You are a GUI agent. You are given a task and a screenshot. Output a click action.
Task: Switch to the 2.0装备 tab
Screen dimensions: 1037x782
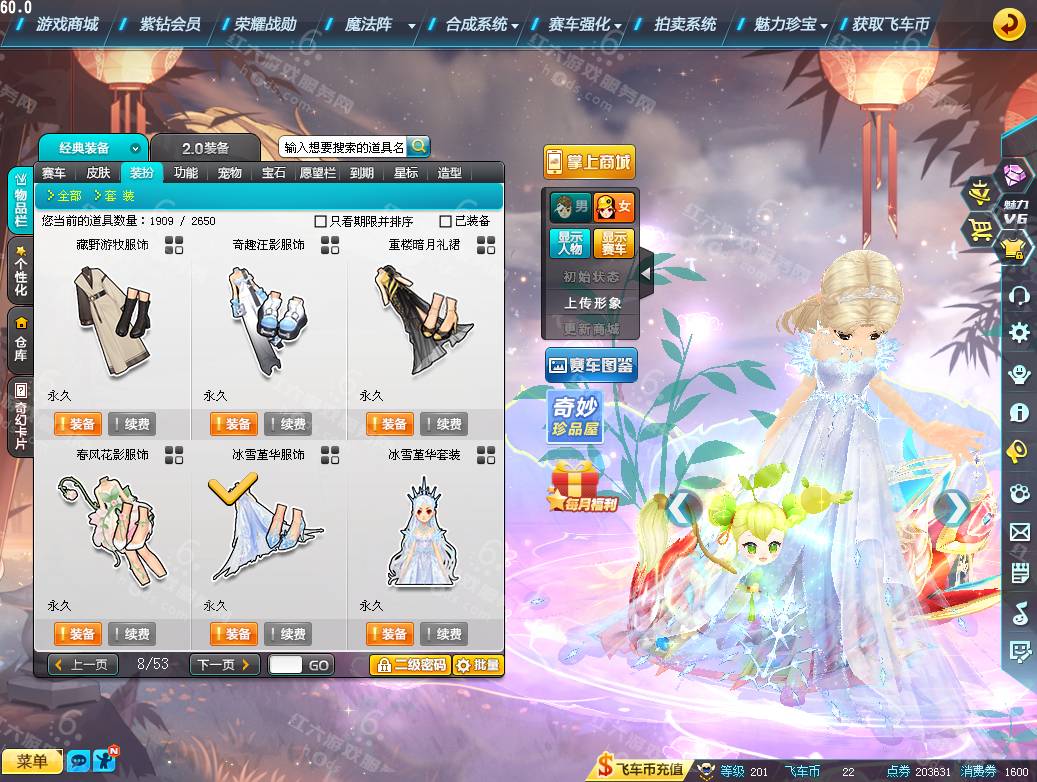205,148
